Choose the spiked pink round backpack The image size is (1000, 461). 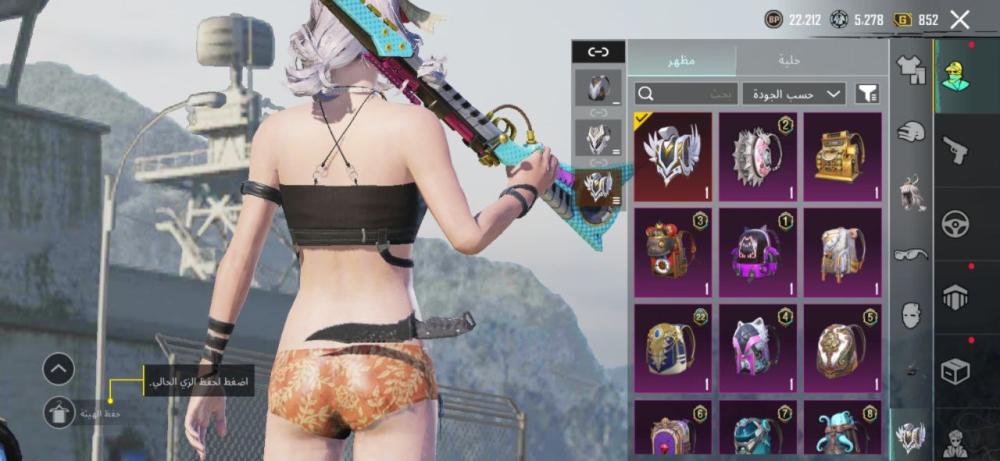757,156
